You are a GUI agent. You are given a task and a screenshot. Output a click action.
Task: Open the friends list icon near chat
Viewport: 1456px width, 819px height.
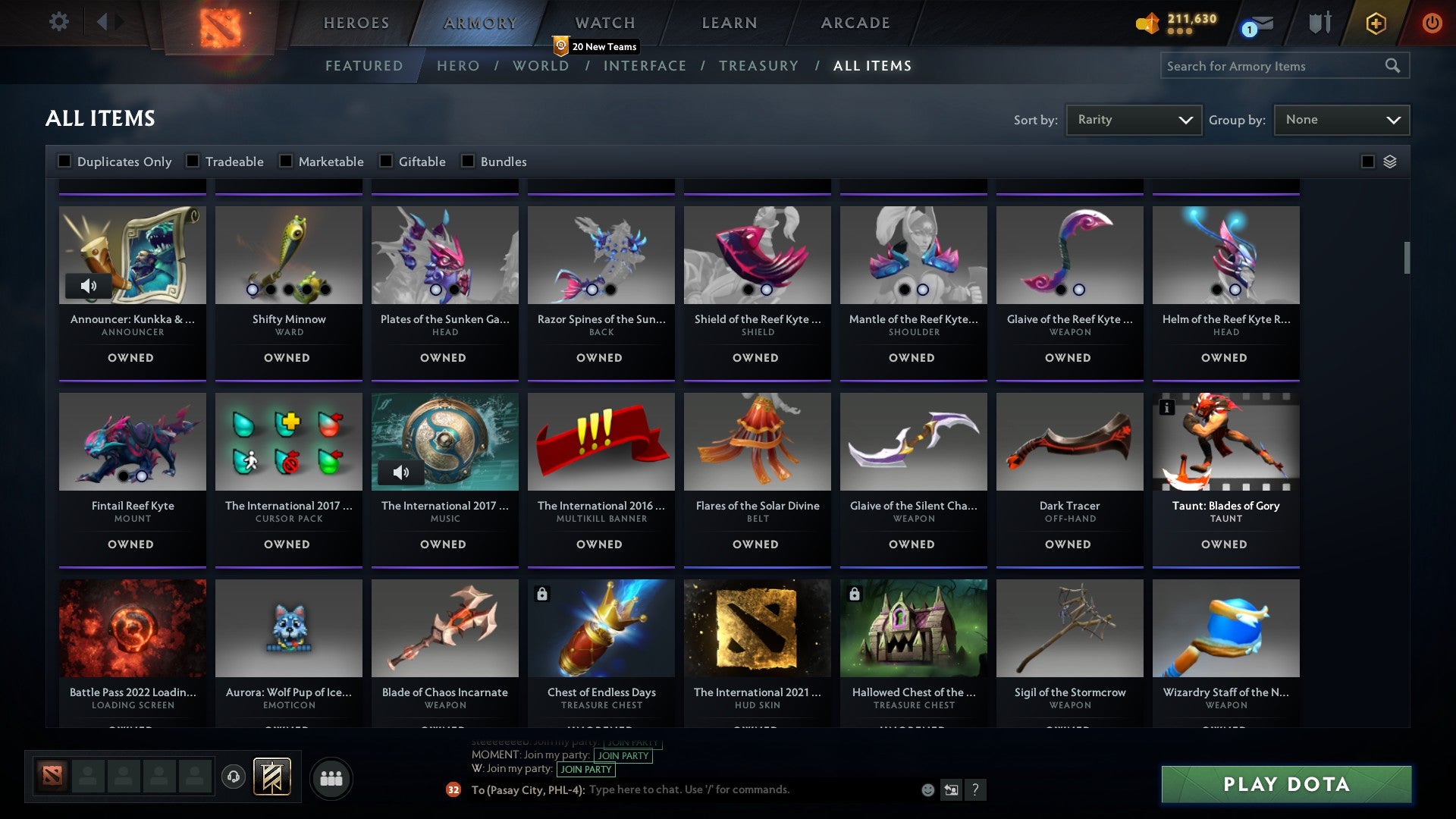click(331, 777)
